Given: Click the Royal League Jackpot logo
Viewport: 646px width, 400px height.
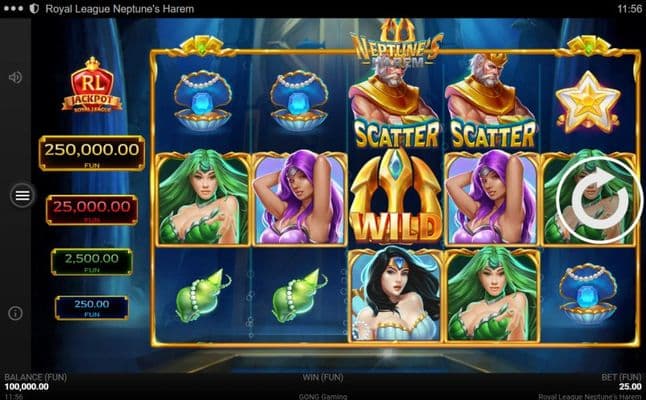Looking at the screenshot, I should (91, 86).
